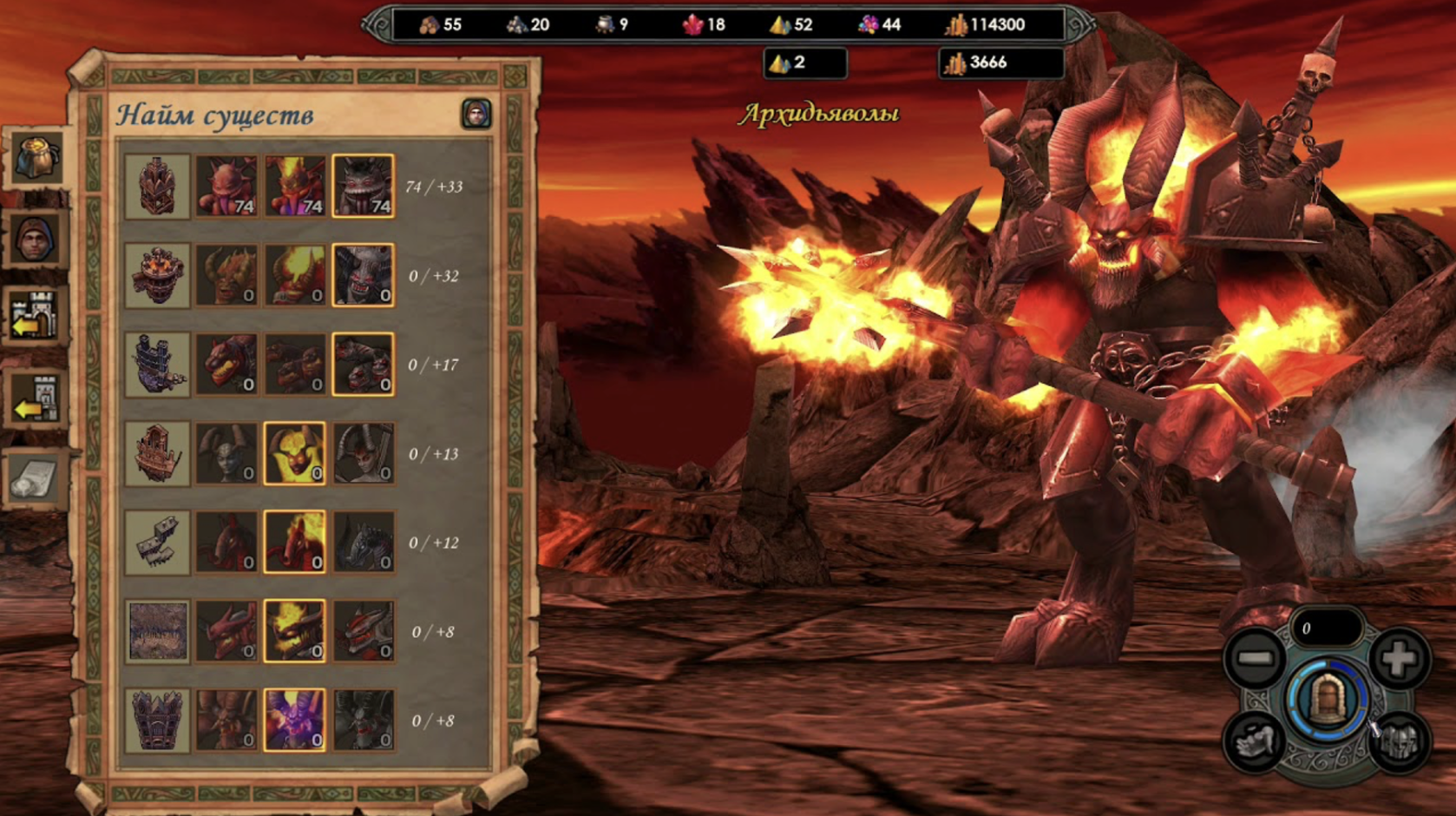Screen dimensions: 1456x816
Task: Open the scroll side tab
Action: tap(36, 476)
